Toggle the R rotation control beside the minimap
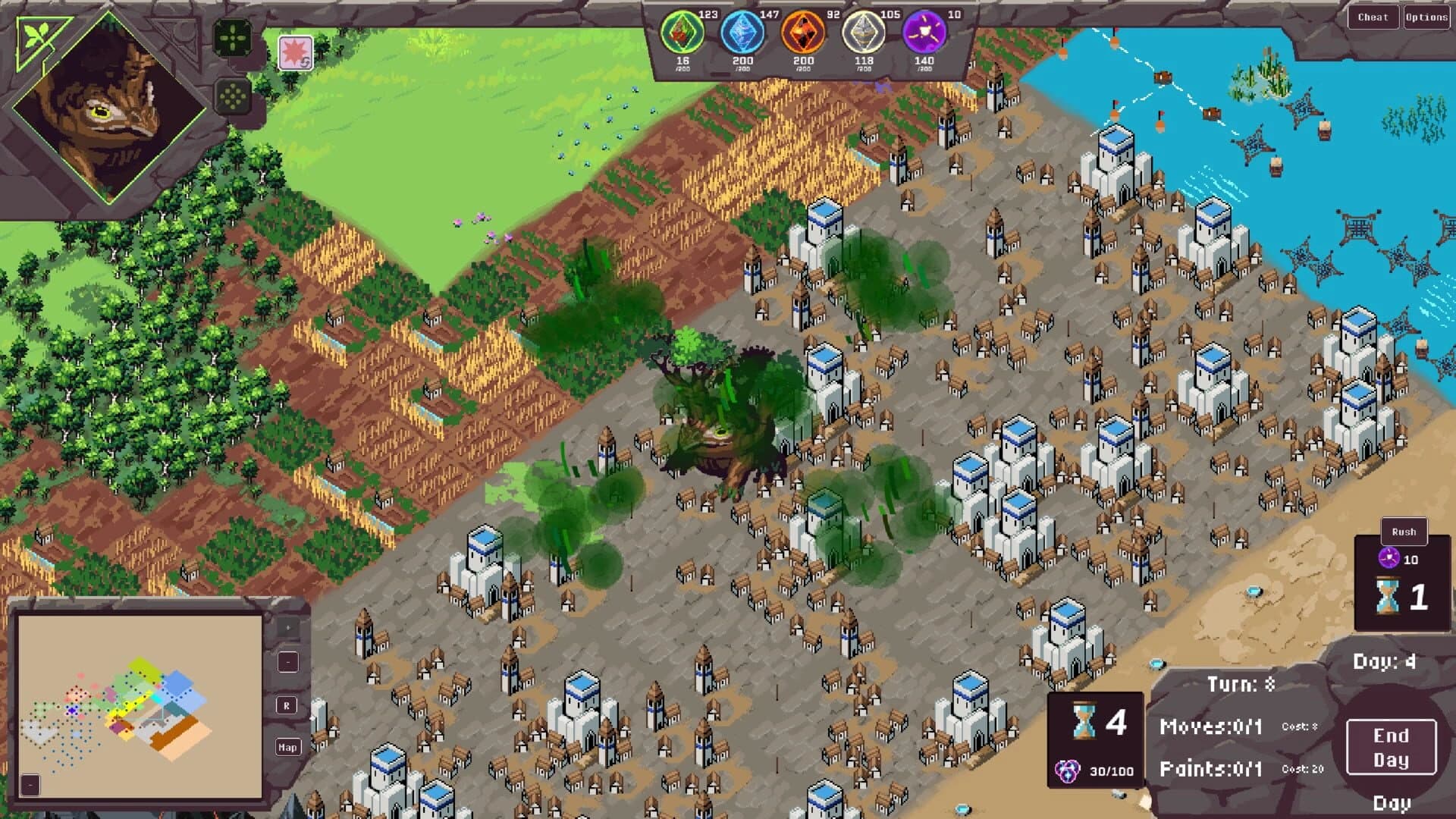 287,705
